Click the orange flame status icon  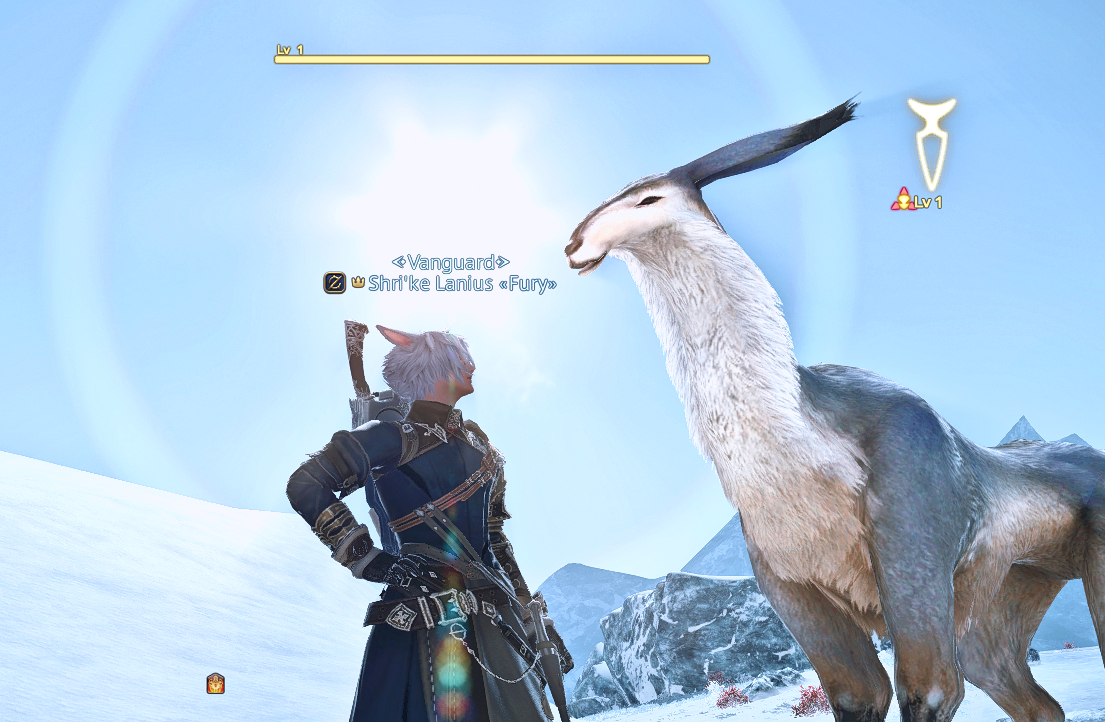click(215, 684)
